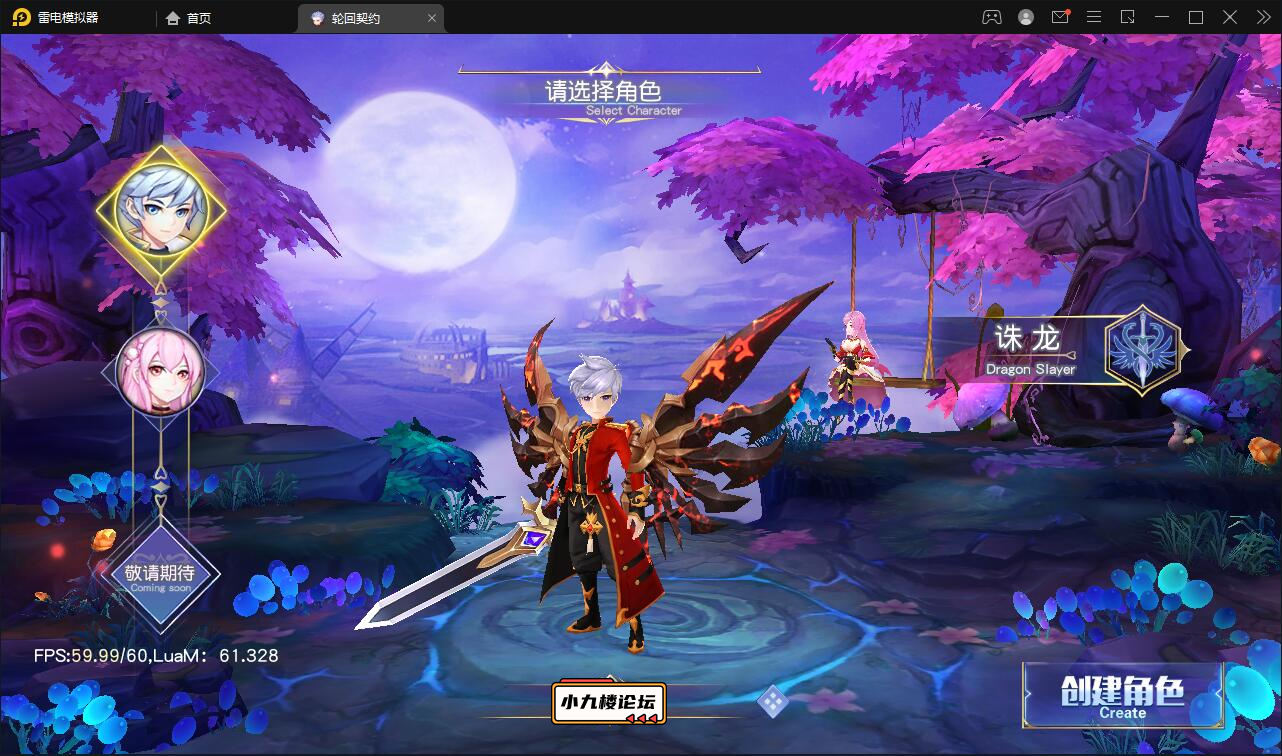Click the diamond icon below the character
The width and height of the screenshot is (1282, 756).
772,701
